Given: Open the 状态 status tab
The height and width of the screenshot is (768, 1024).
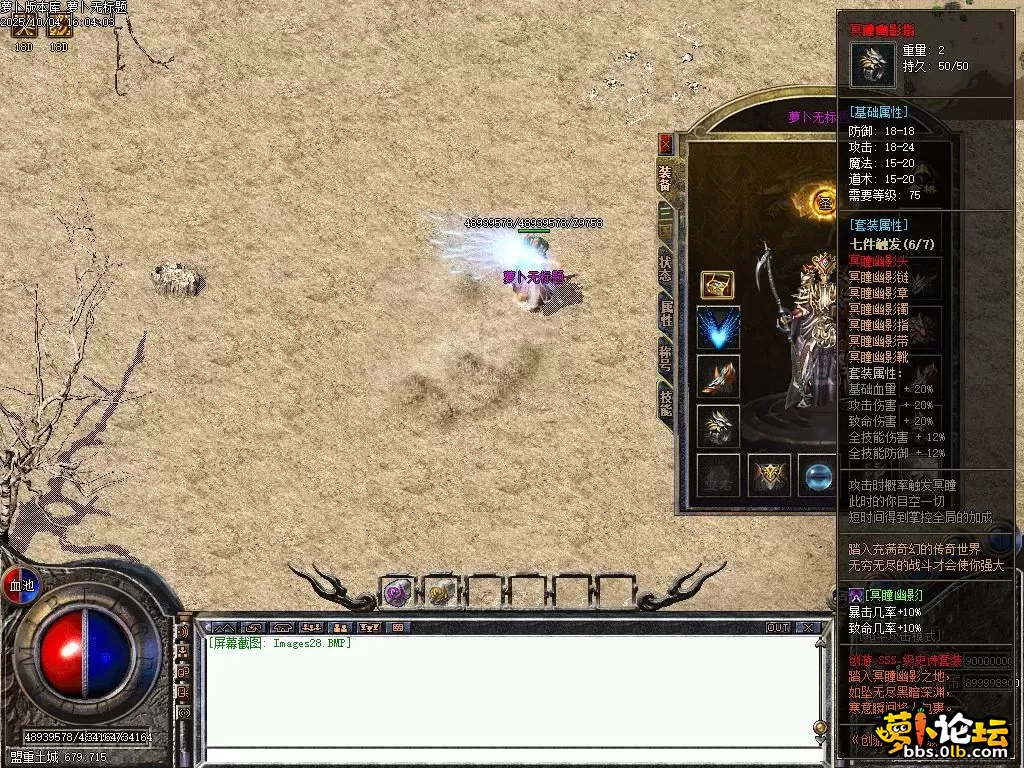Looking at the screenshot, I should [x=665, y=269].
